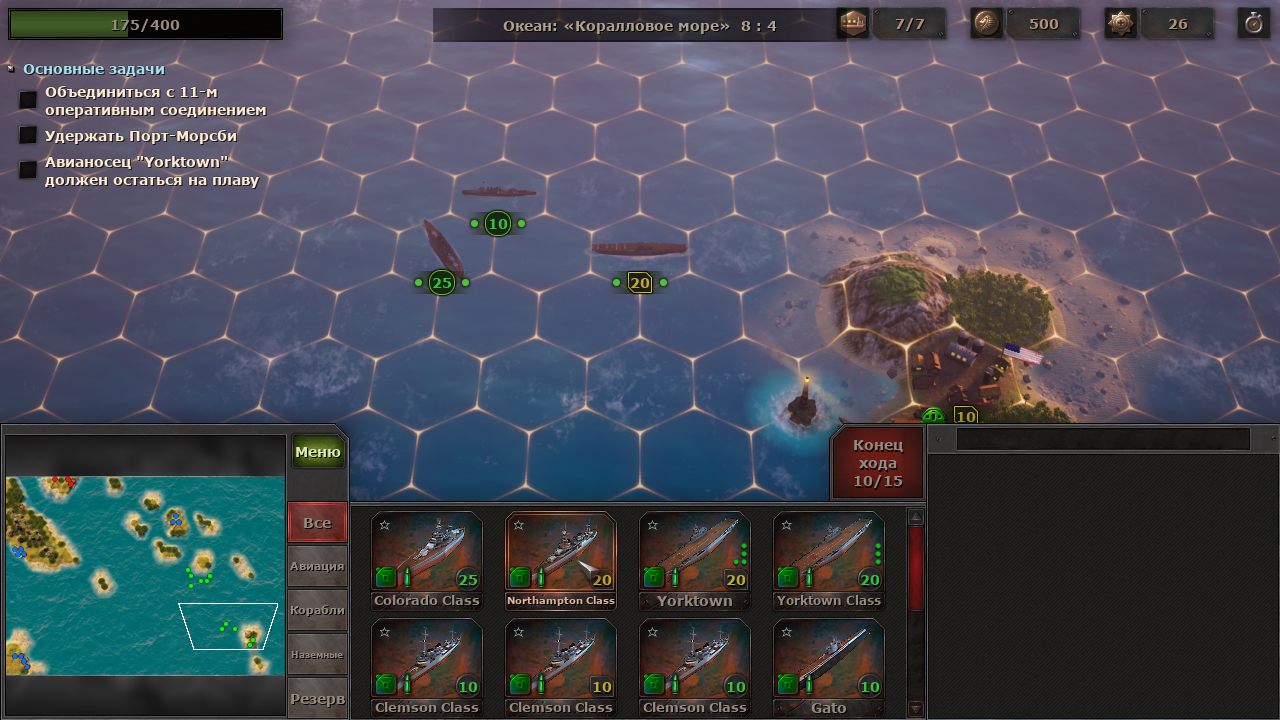Show only Авиация units
Viewport: 1280px width, 720px height.
click(317, 566)
